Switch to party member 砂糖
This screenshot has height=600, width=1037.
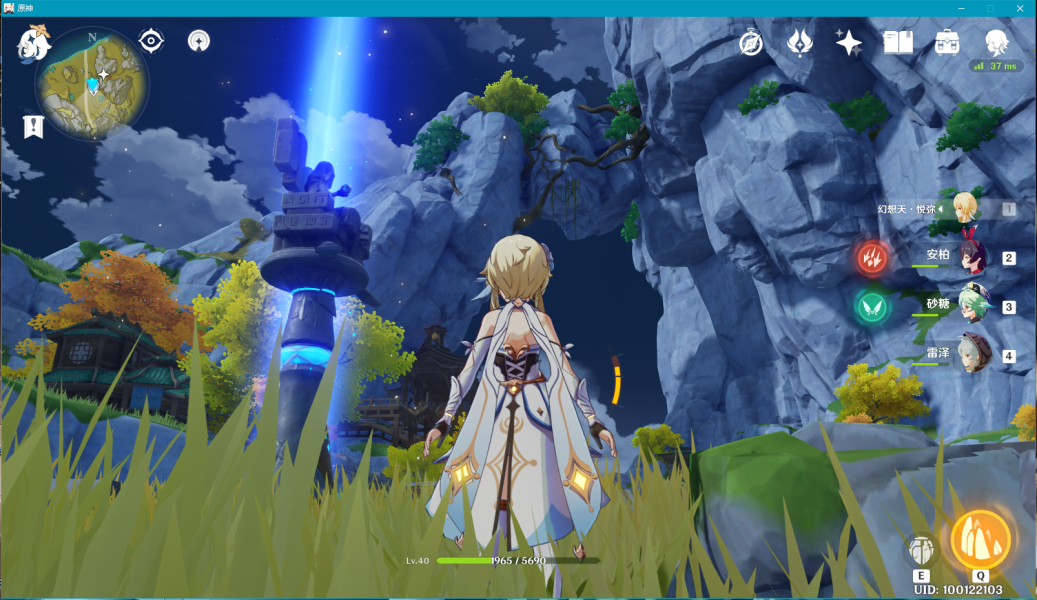click(971, 306)
